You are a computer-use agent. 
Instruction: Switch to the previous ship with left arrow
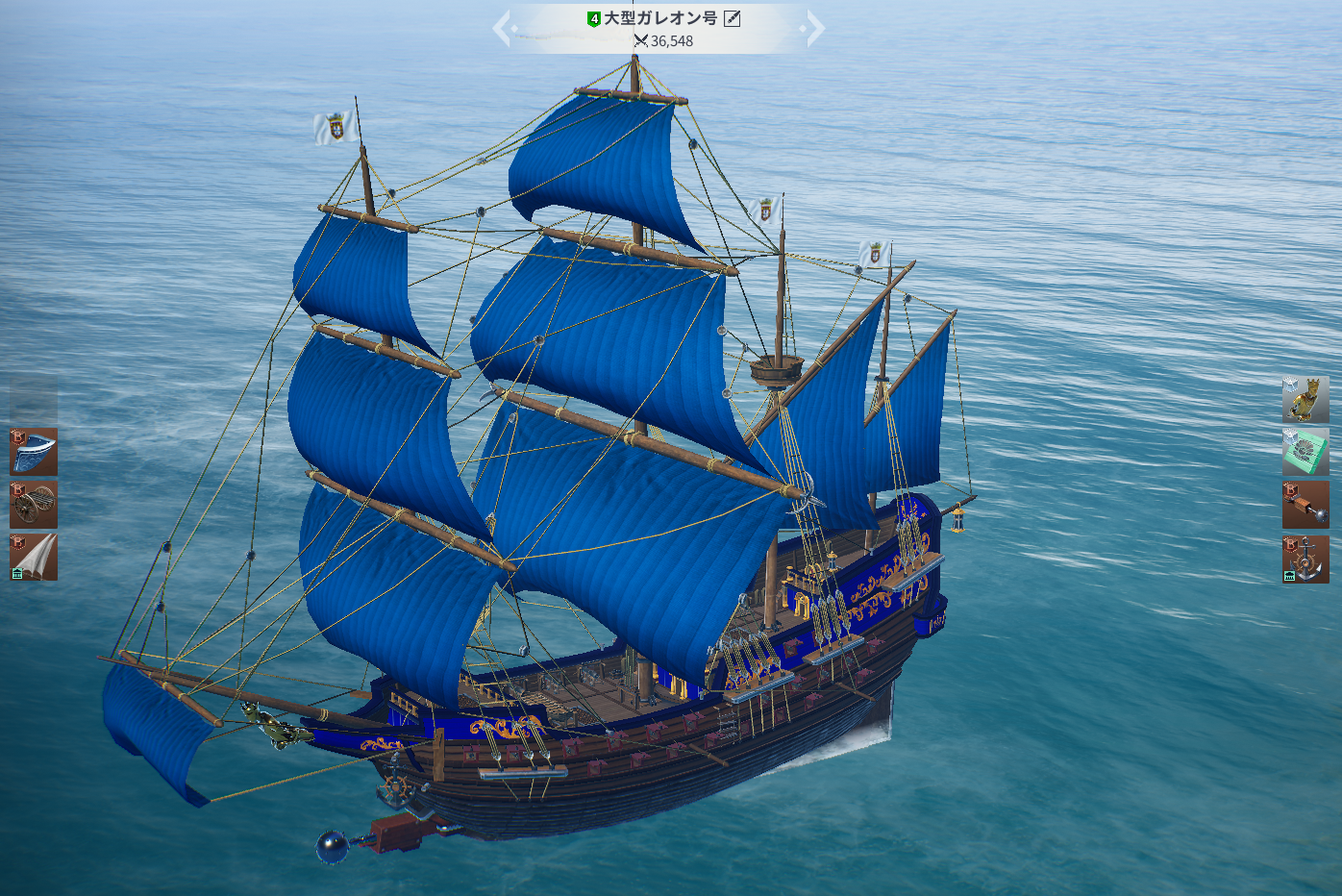(502, 29)
